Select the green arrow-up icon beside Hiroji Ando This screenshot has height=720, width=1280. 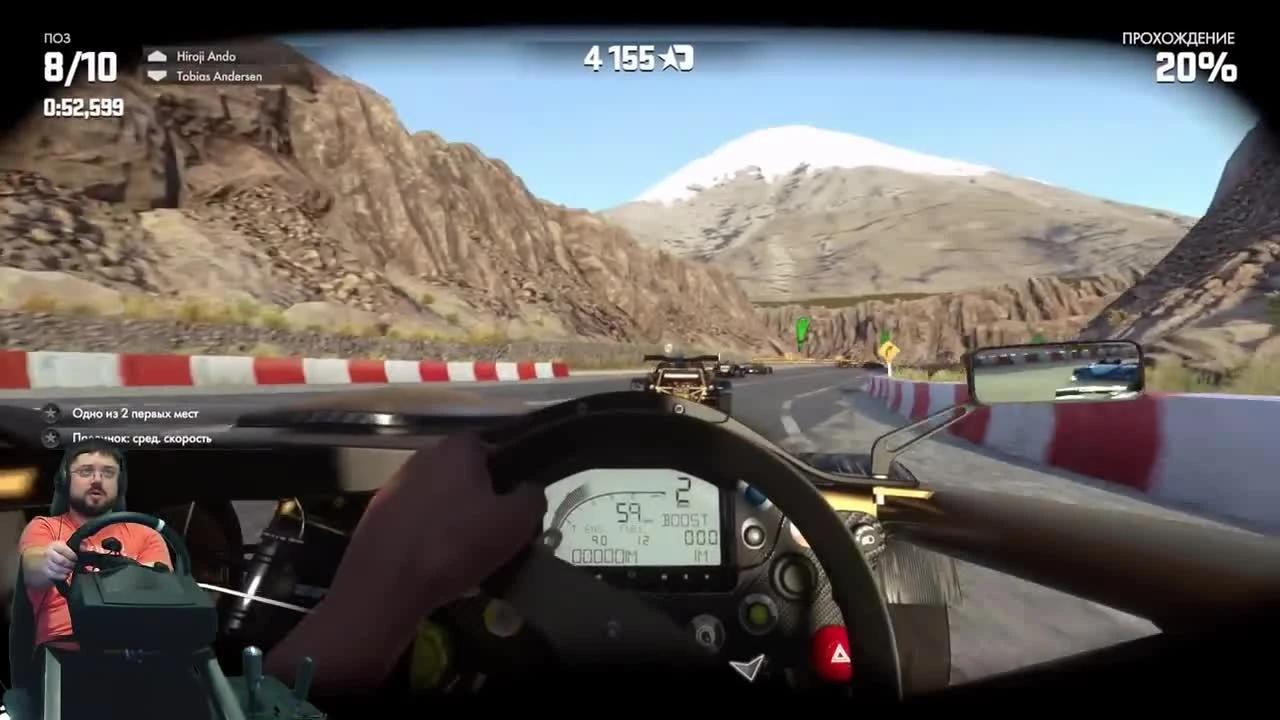158,57
